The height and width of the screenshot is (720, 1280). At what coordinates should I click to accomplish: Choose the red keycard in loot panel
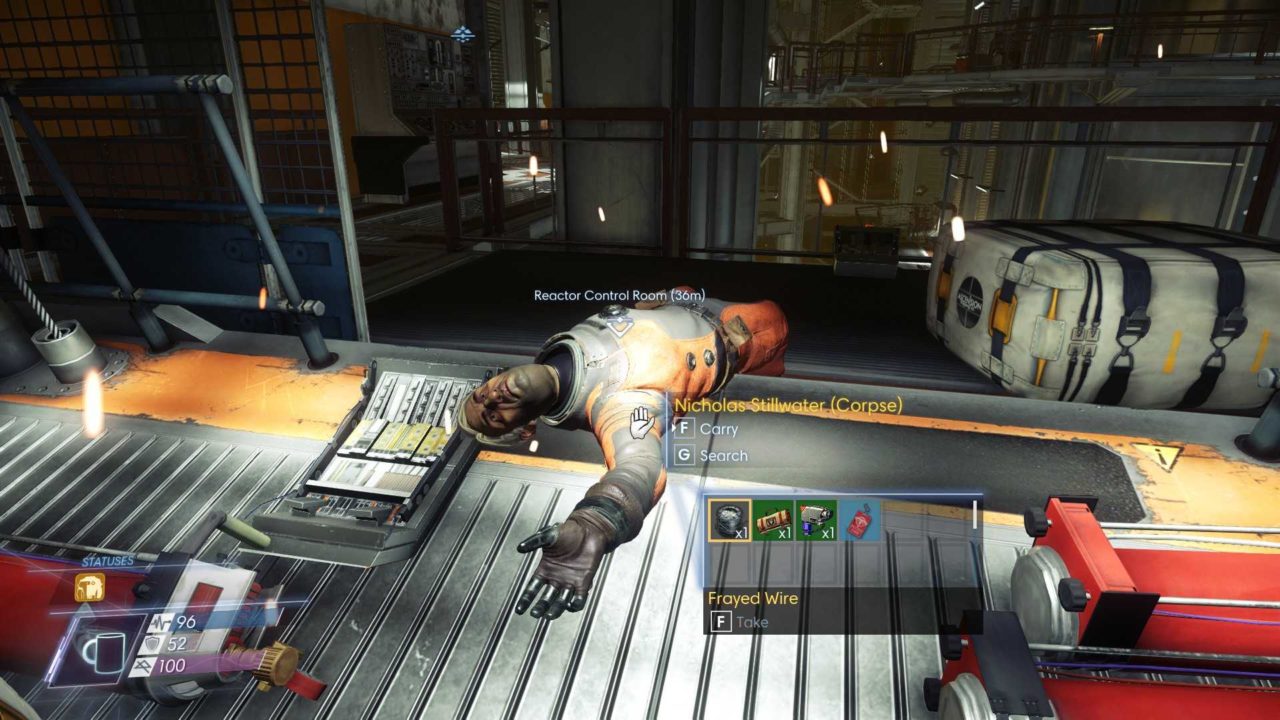(860, 520)
